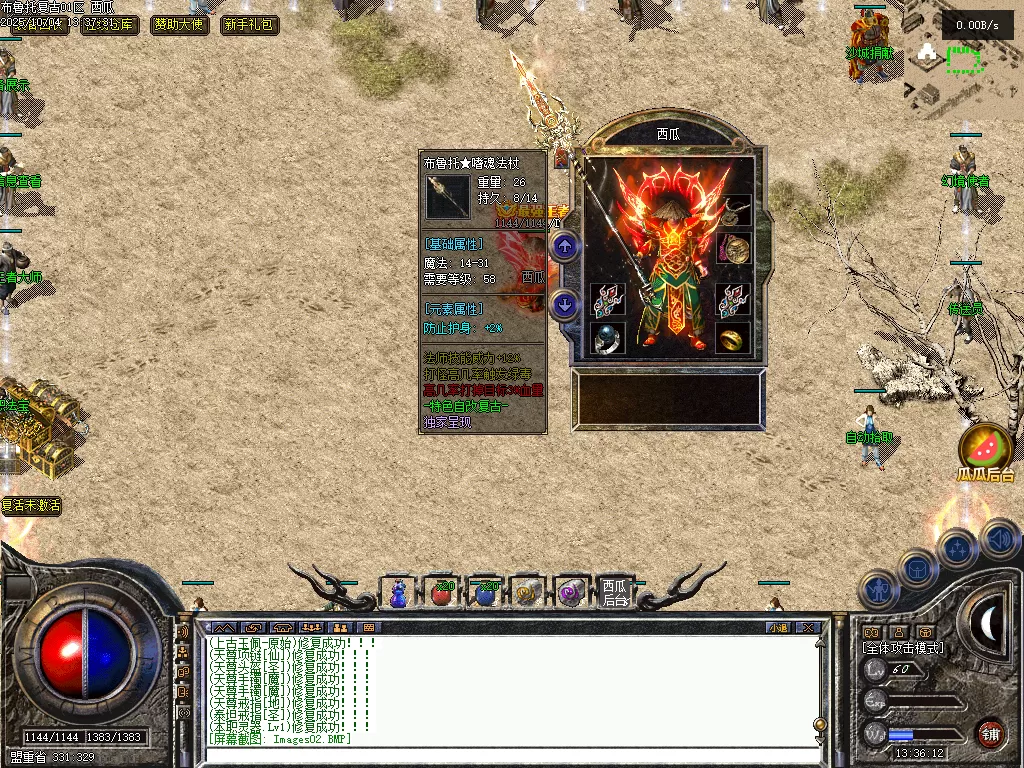Click the up arrow on the equipment panel
The height and width of the screenshot is (768, 1024).
(x=565, y=245)
